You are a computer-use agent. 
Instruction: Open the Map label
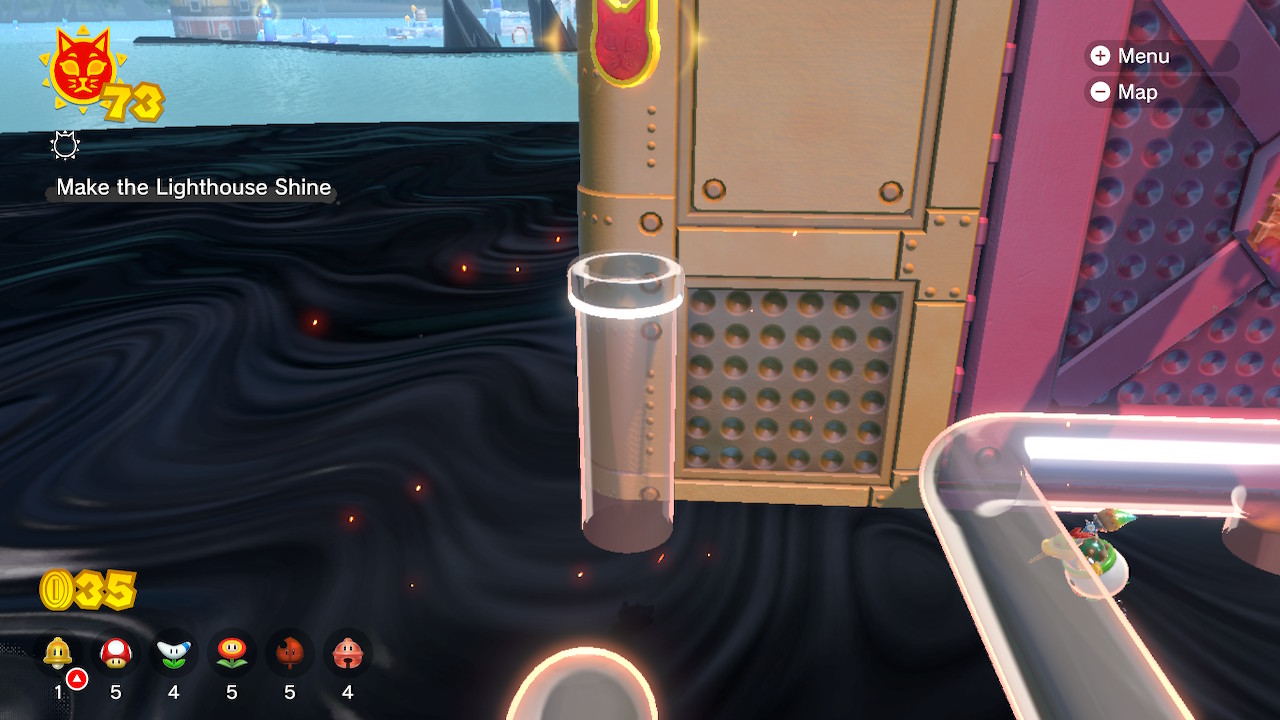click(1137, 92)
